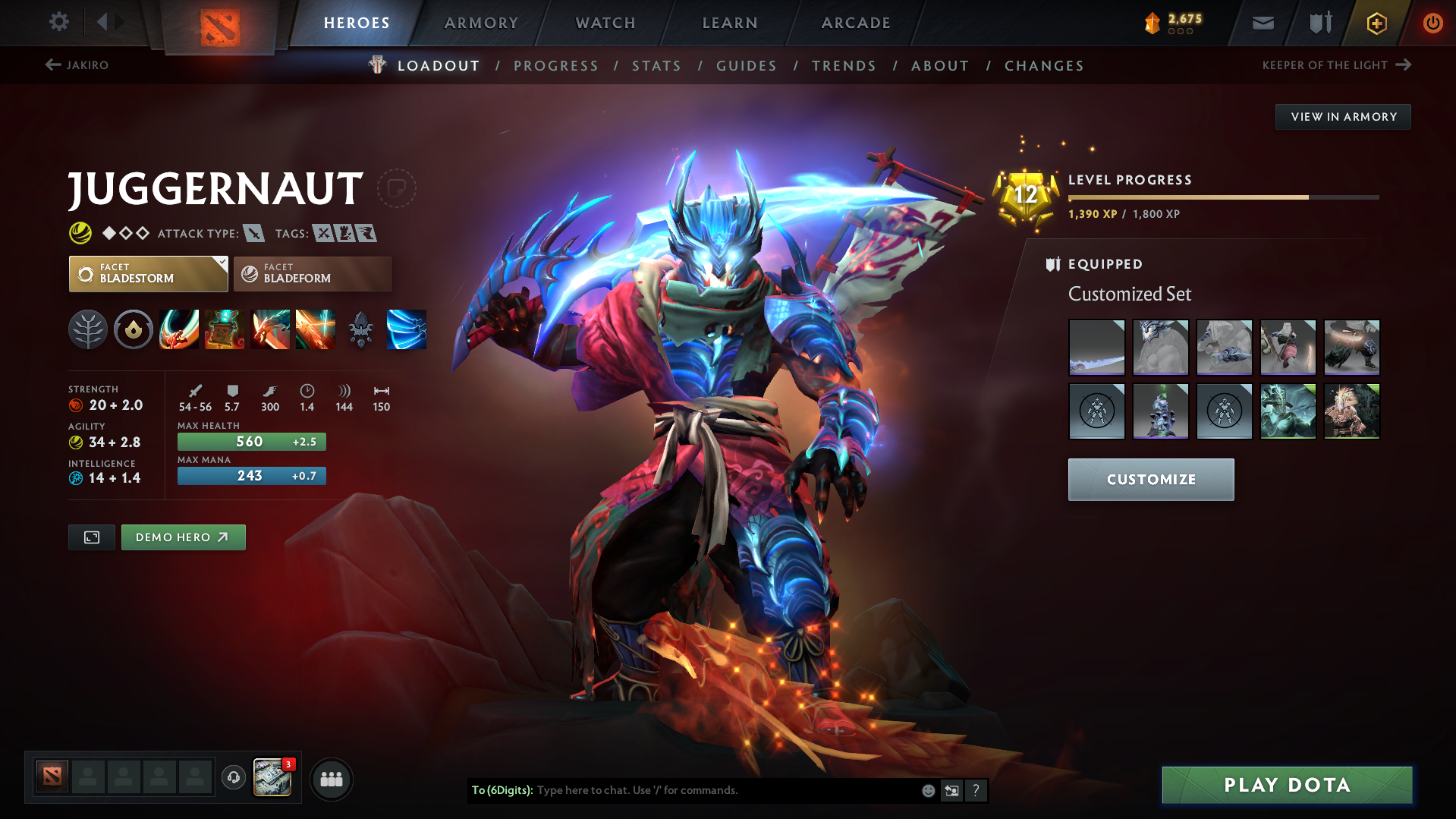
Task: Open the settings gear icon
Action: pyautogui.click(x=58, y=22)
